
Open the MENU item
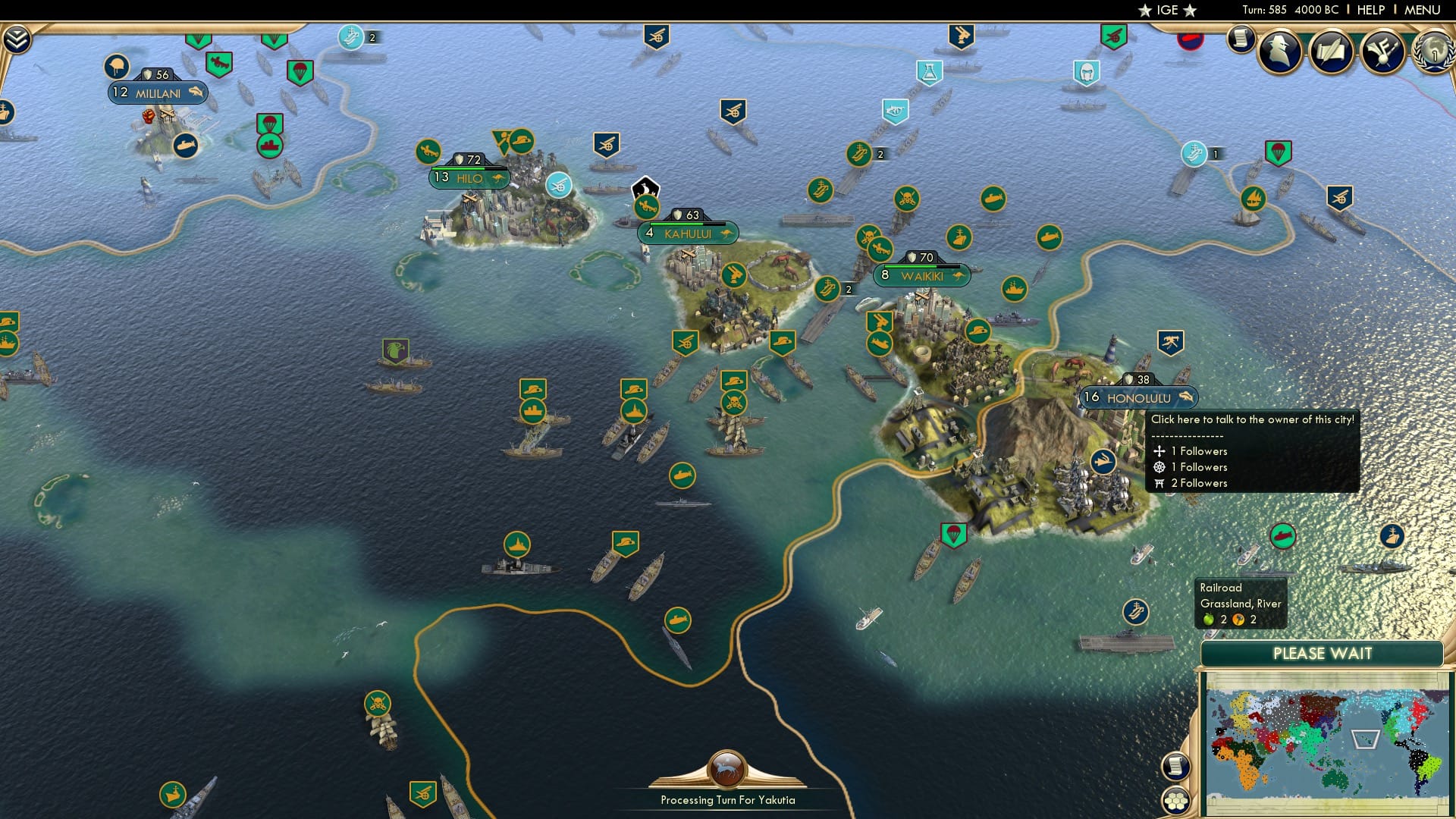click(1422, 10)
